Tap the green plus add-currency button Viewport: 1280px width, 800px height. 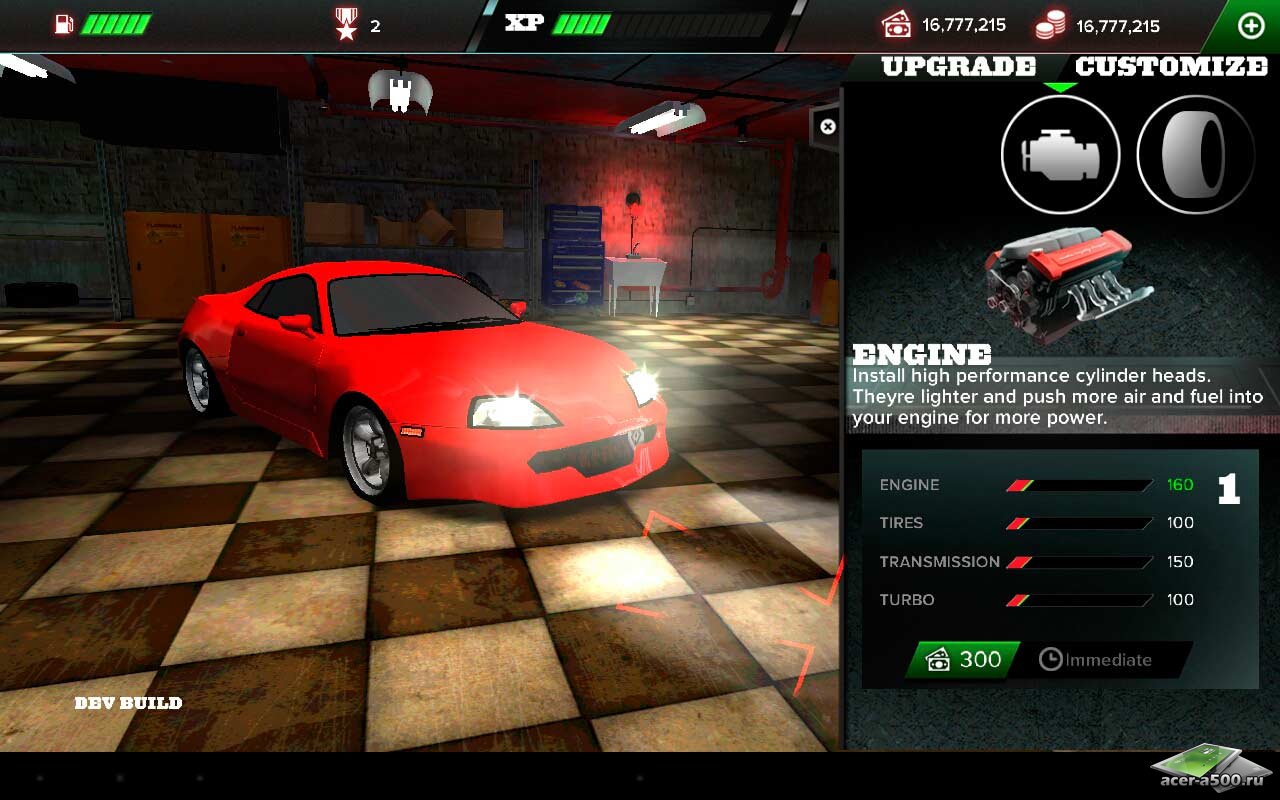pyautogui.click(x=1251, y=26)
